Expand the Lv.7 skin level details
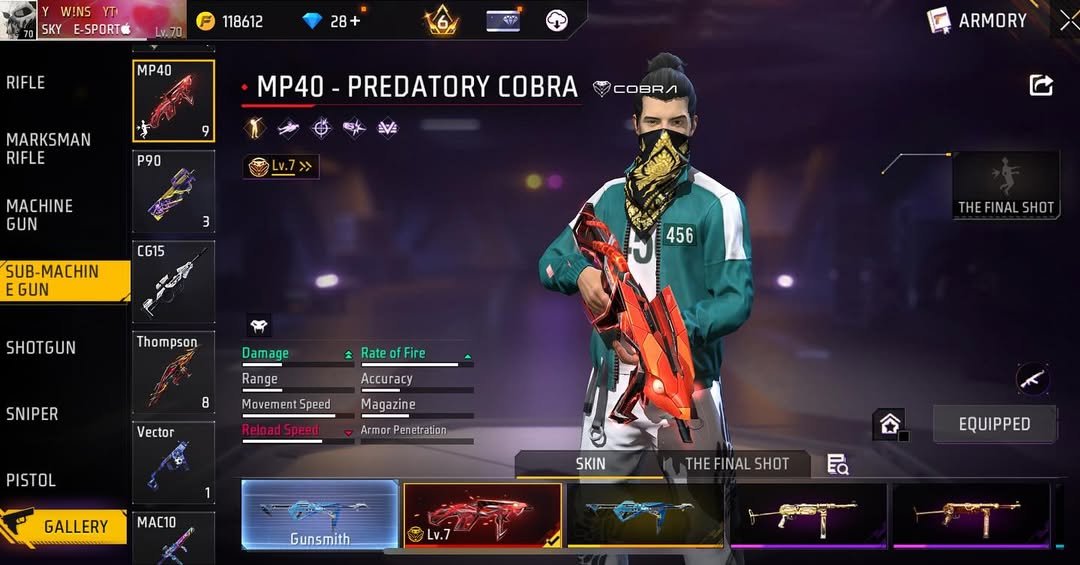 pos(281,167)
